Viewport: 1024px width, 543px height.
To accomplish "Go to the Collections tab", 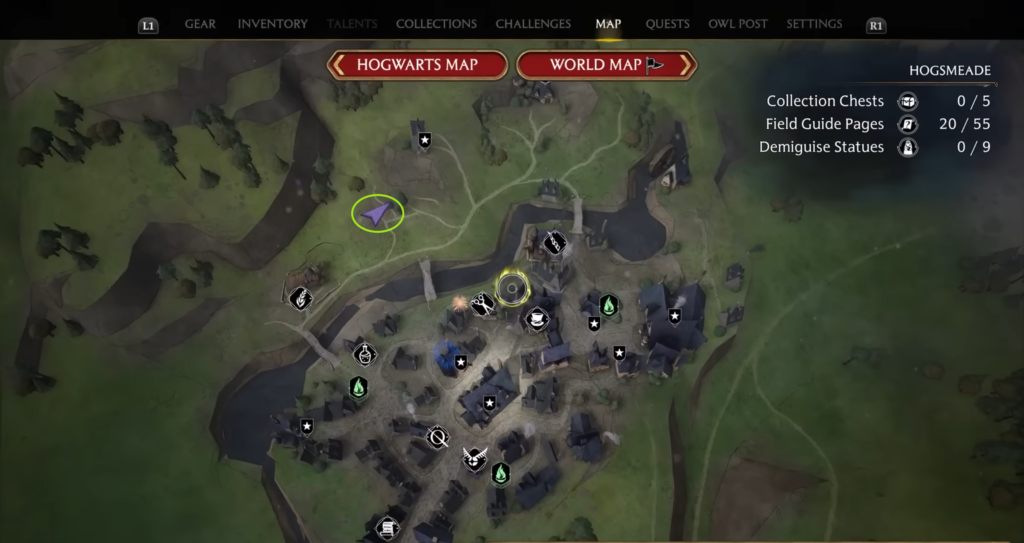I will click(x=436, y=24).
